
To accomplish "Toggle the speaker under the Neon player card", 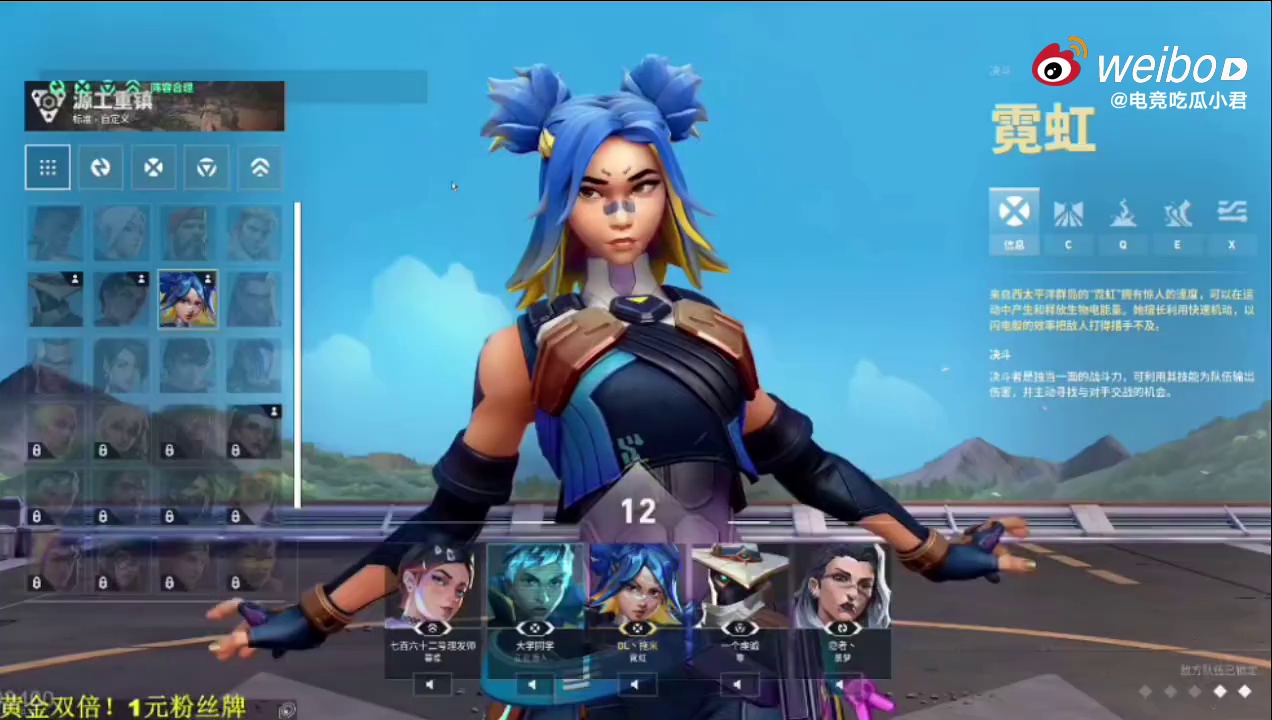I will click(x=636, y=685).
